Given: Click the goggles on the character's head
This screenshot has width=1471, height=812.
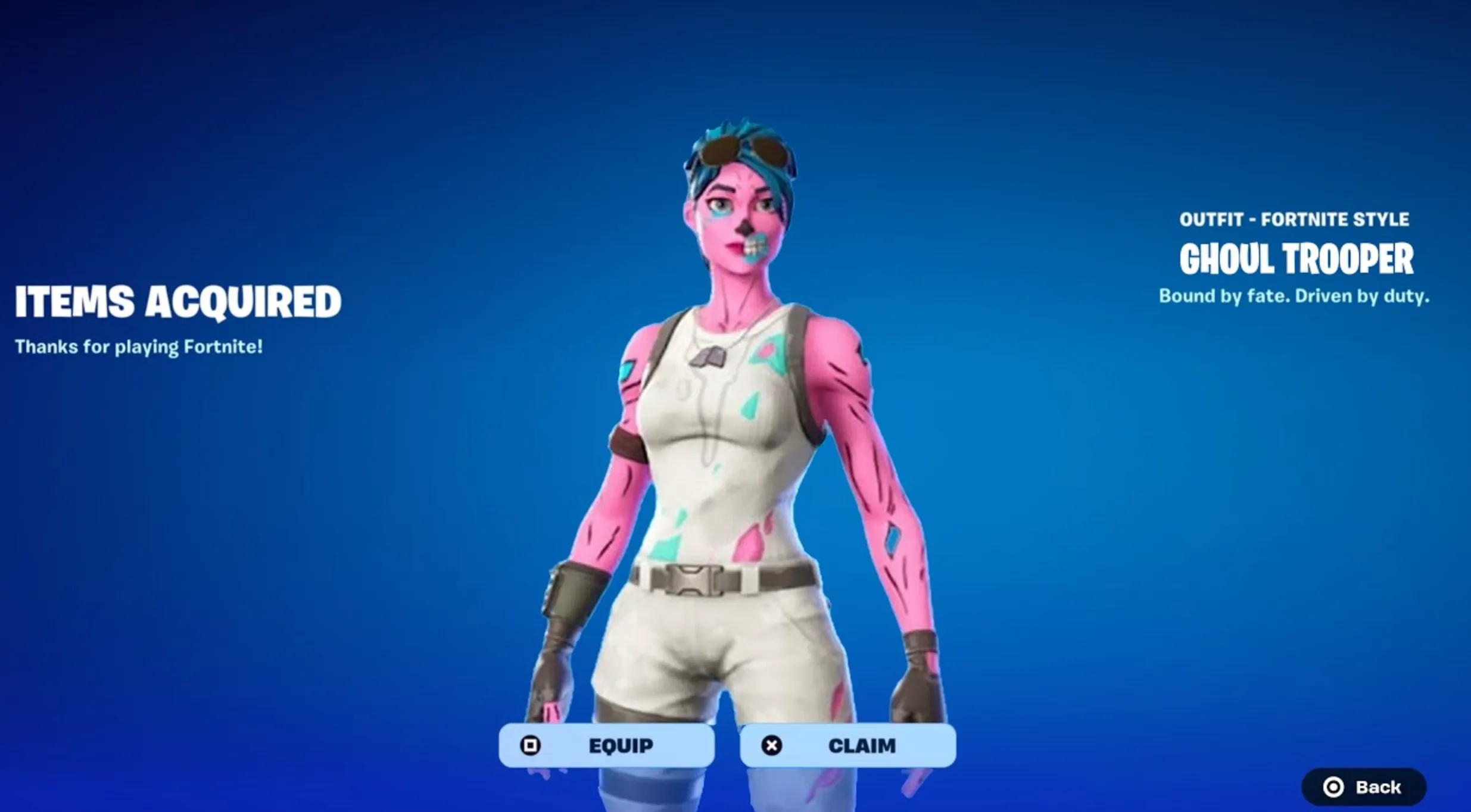Looking at the screenshot, I should coord(744,150).
